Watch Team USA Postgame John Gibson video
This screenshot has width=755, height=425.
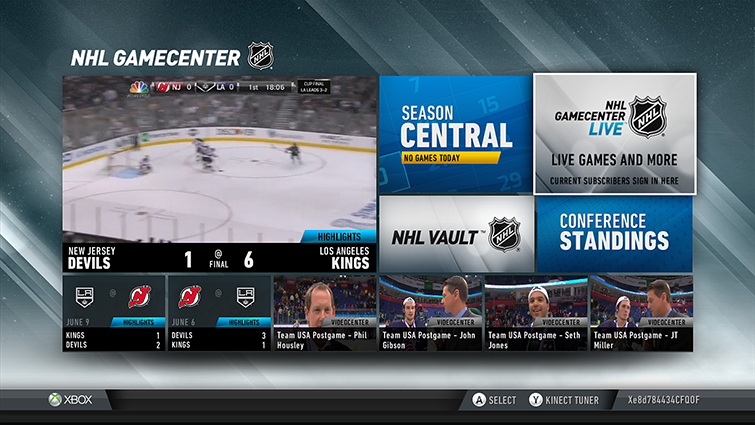pyautogui.click(x=430, y=313)
